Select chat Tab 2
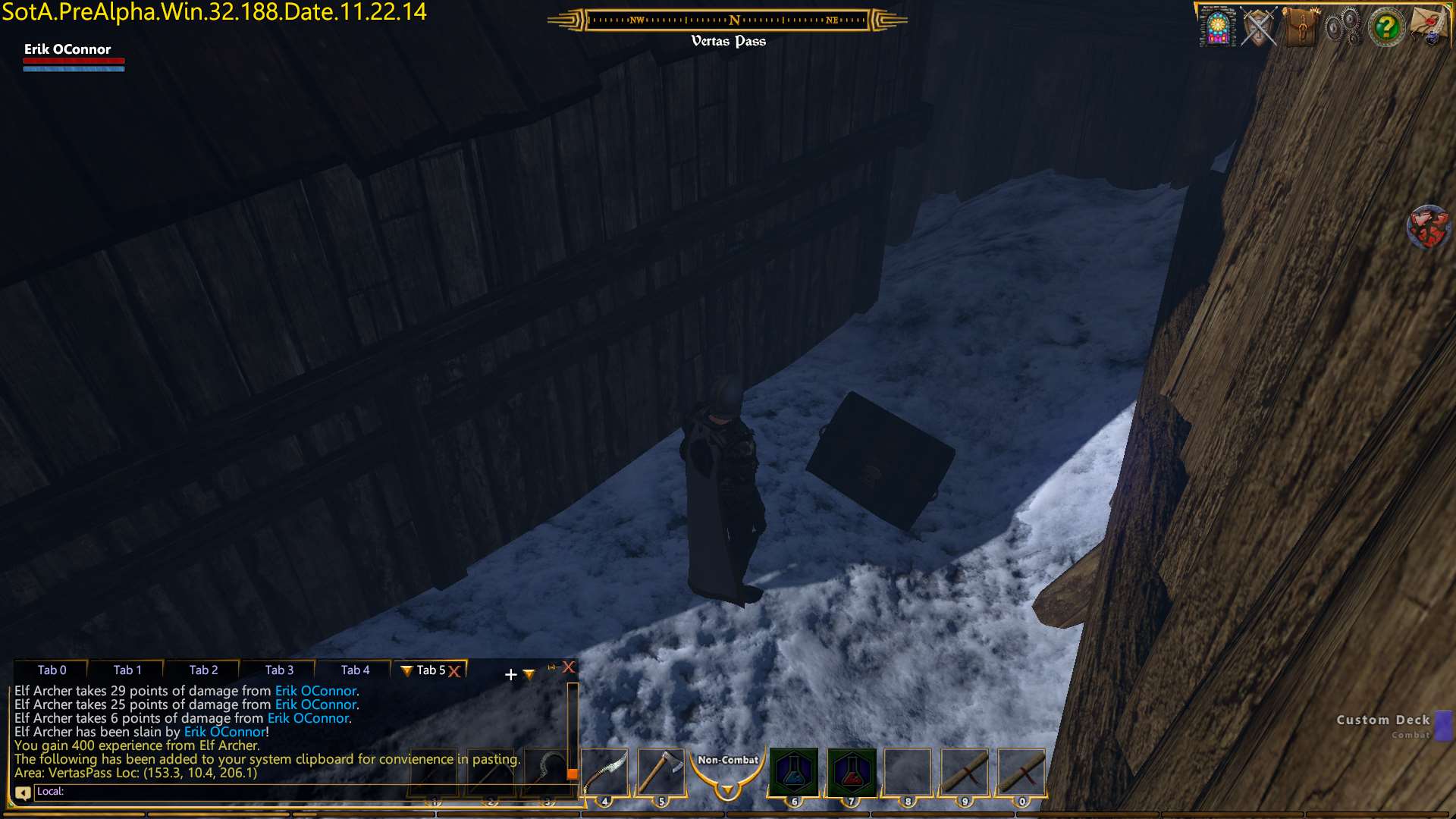 pyautogui.click(x=203, y=670)
